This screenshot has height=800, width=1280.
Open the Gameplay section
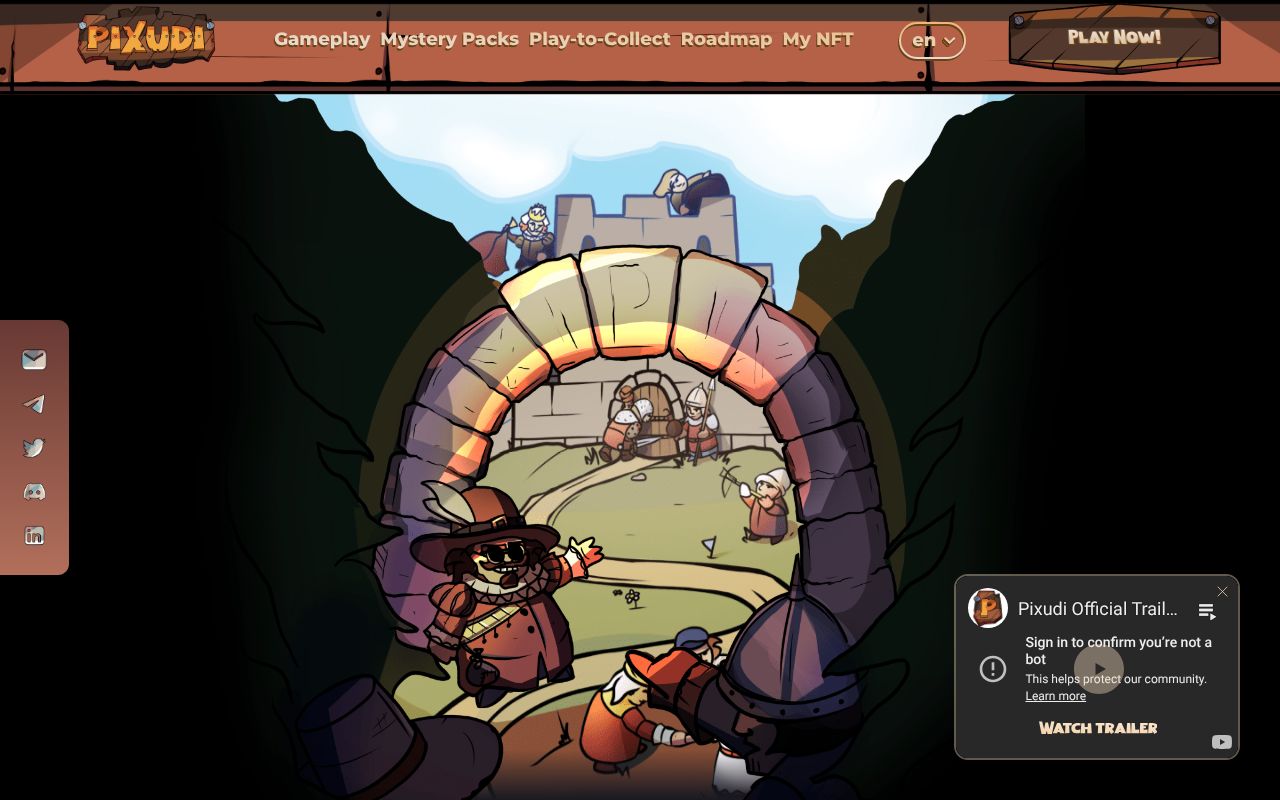click(x=322, y=39)
